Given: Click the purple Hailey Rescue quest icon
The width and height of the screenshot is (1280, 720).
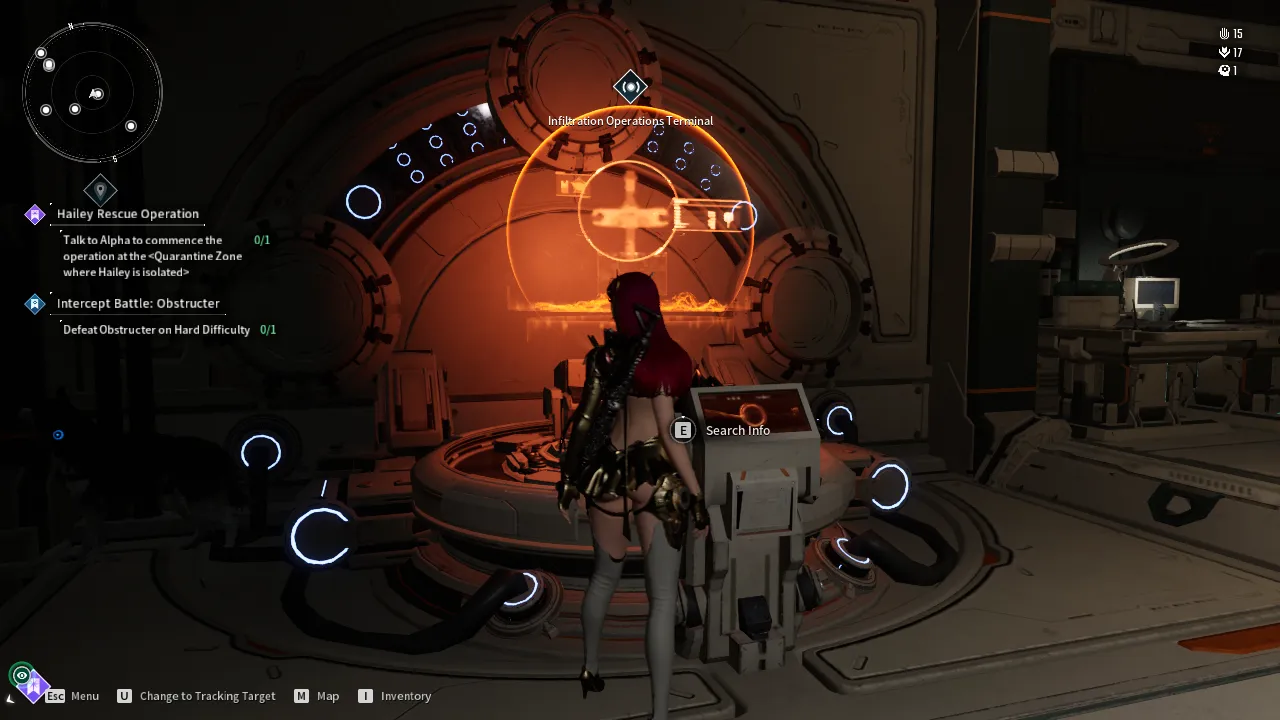Looking at the screenshot, I should click(35, 214).
